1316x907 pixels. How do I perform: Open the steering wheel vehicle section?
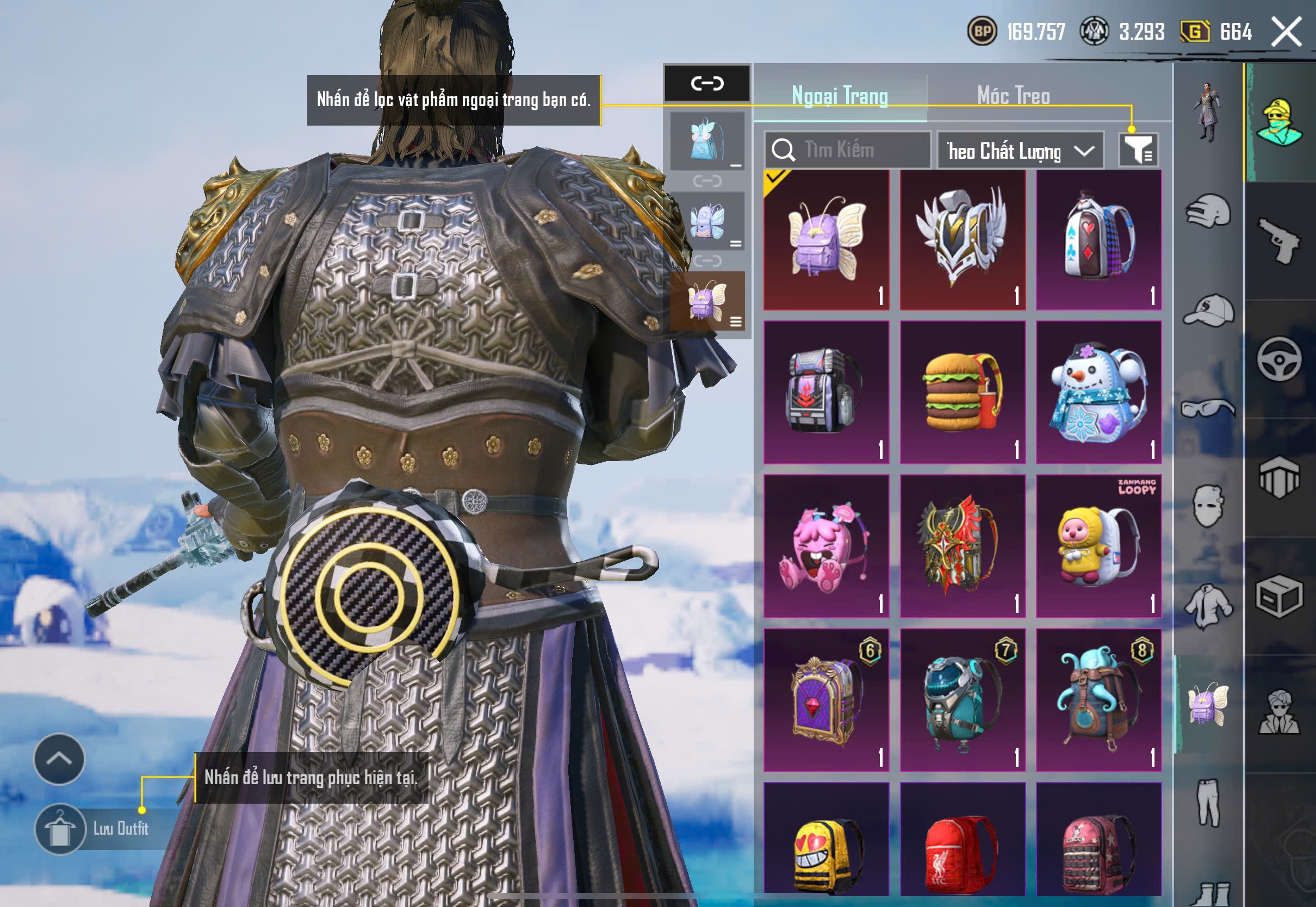coord(1279,359)
